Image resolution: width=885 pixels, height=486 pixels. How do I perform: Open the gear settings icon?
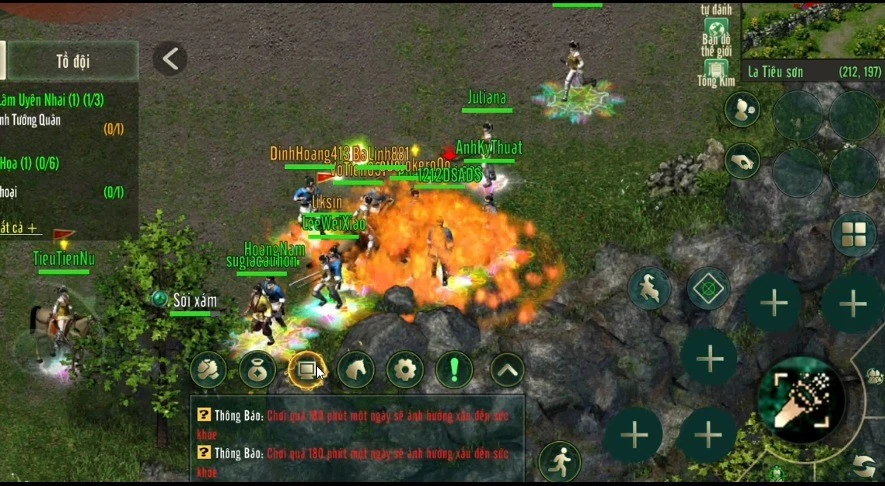[x=404, y=370]
